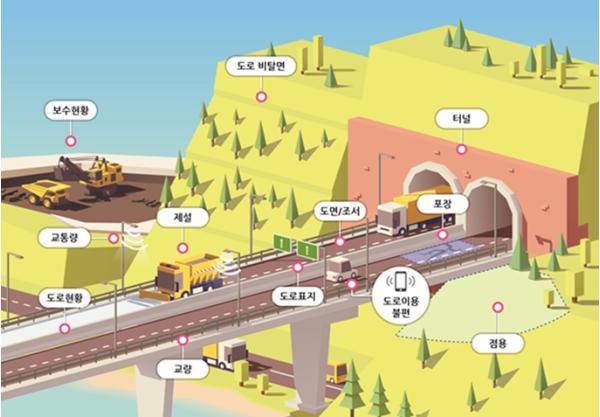Open the 도면/조서 label

[341, 211]
